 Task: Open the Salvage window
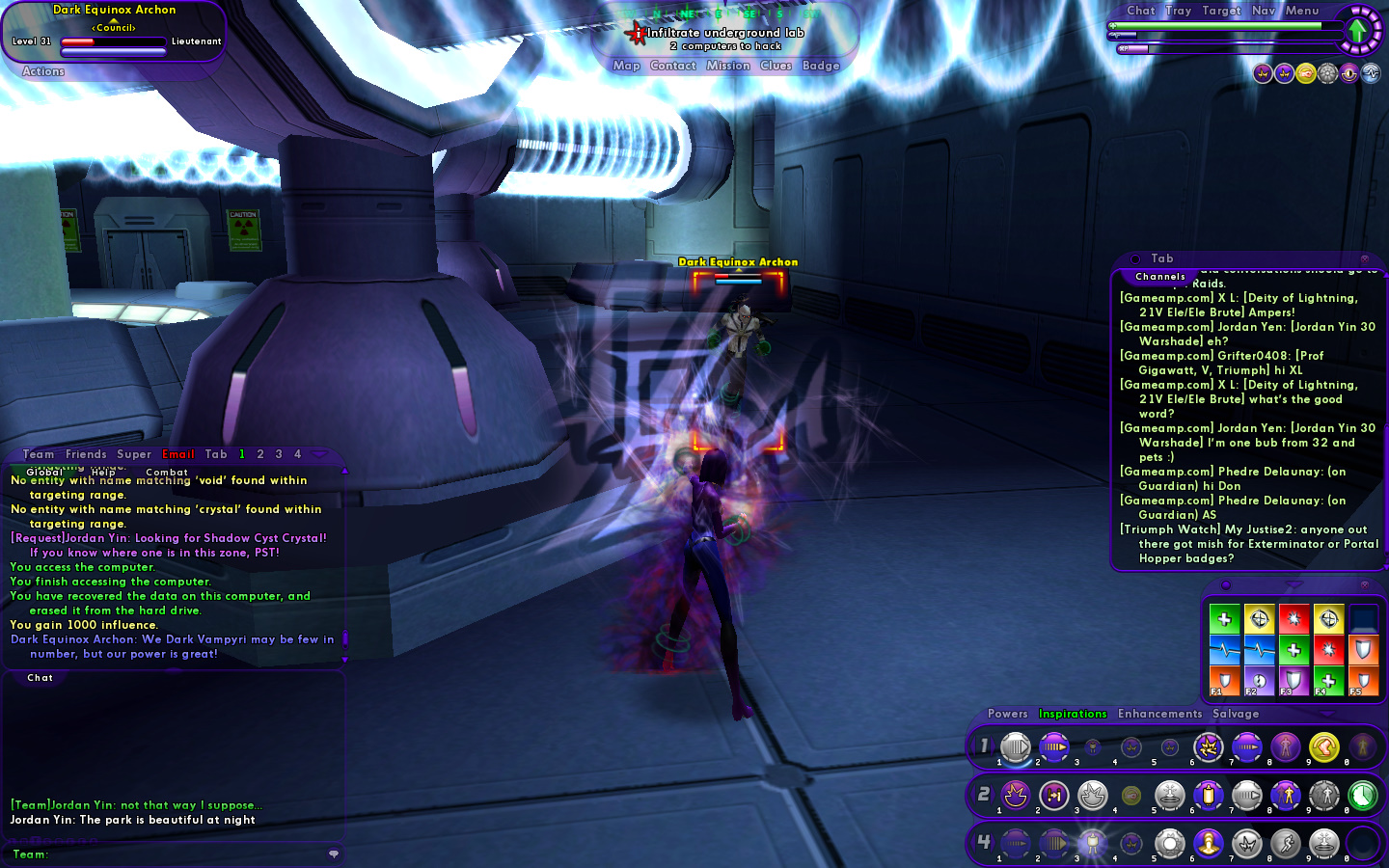tap(1236, 714)
